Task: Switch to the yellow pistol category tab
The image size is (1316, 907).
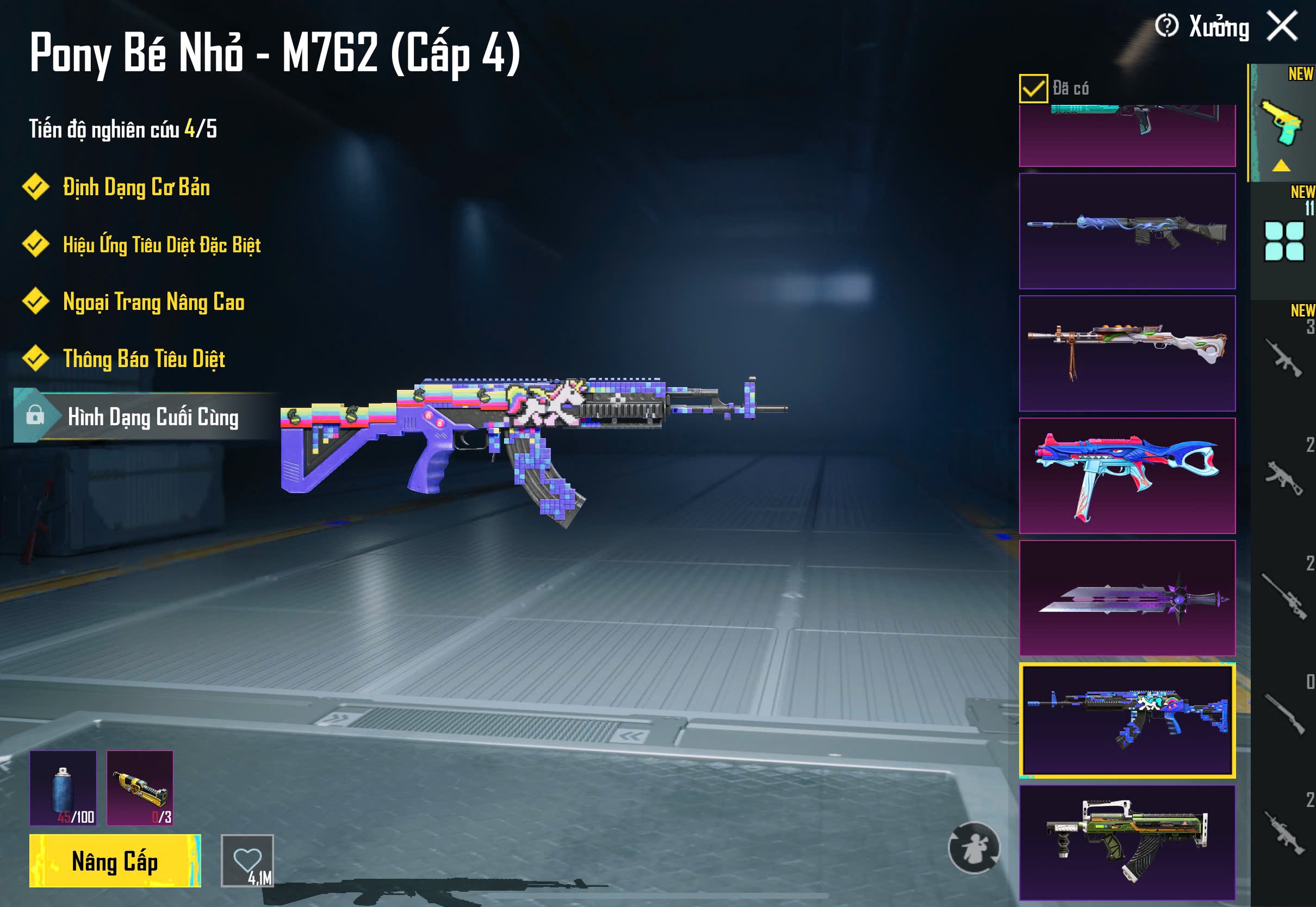Action: (x=1282, y=123)
